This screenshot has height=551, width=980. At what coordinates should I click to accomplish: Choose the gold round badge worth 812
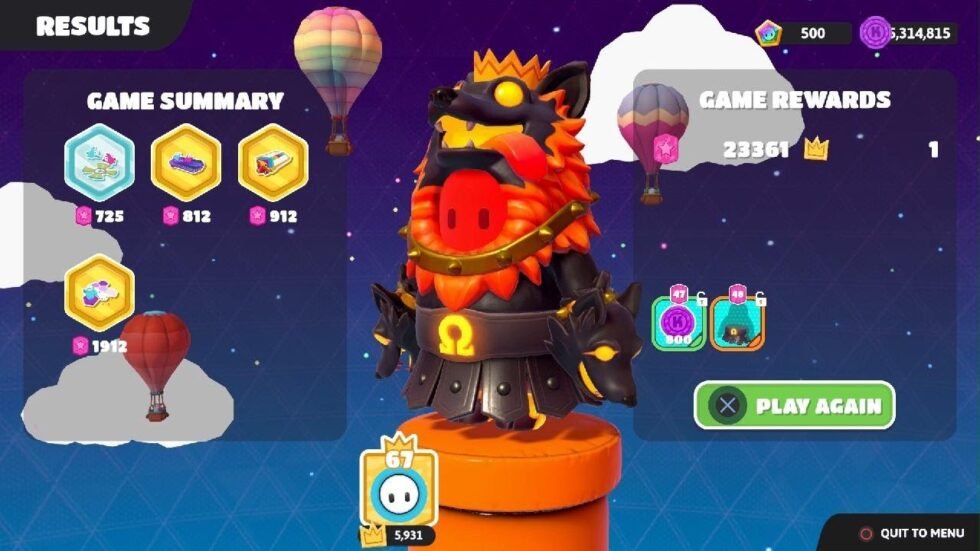(x=185, y=162)
